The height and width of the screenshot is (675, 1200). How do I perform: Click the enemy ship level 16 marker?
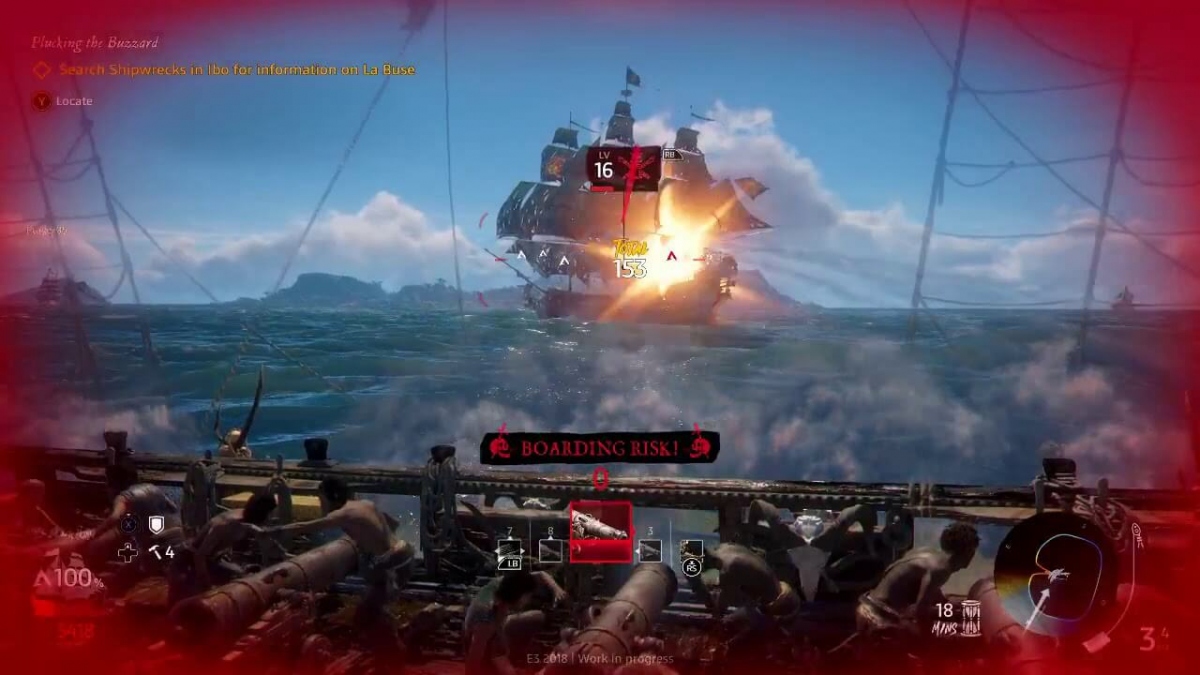[622, 168]
